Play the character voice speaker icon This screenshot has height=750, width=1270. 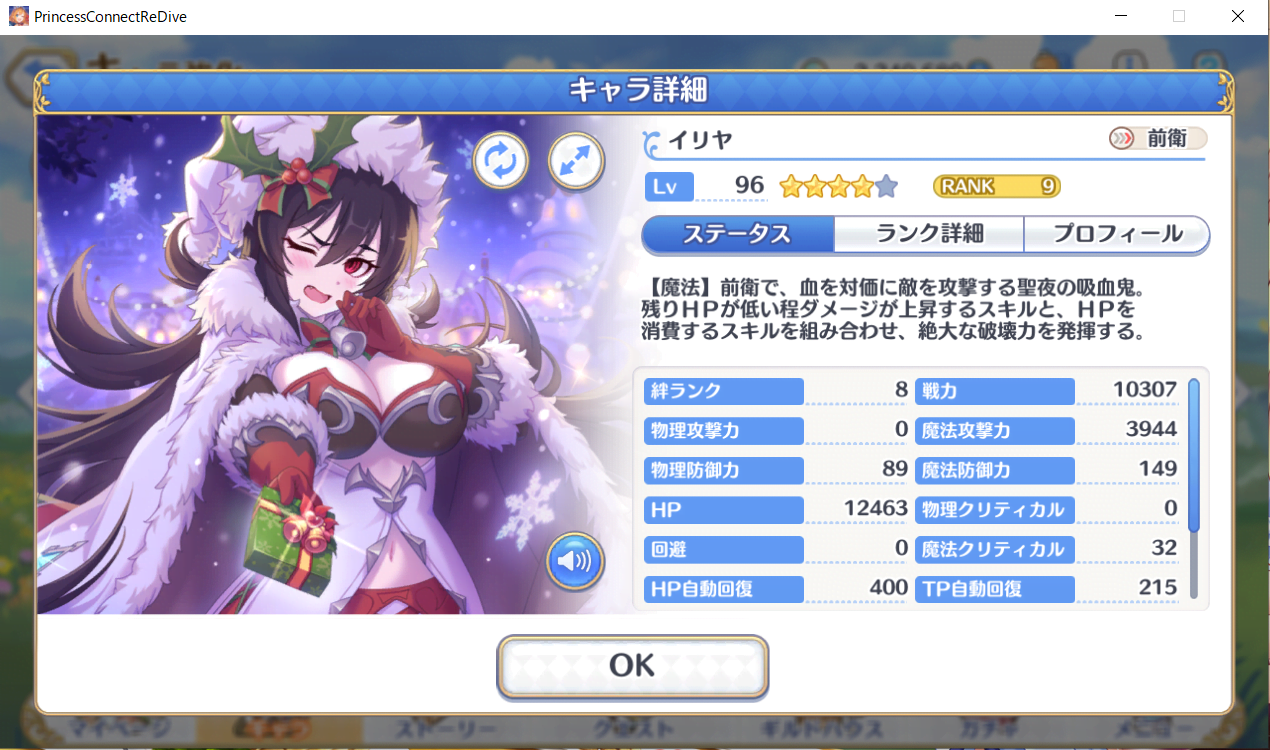tap(575, 561)
